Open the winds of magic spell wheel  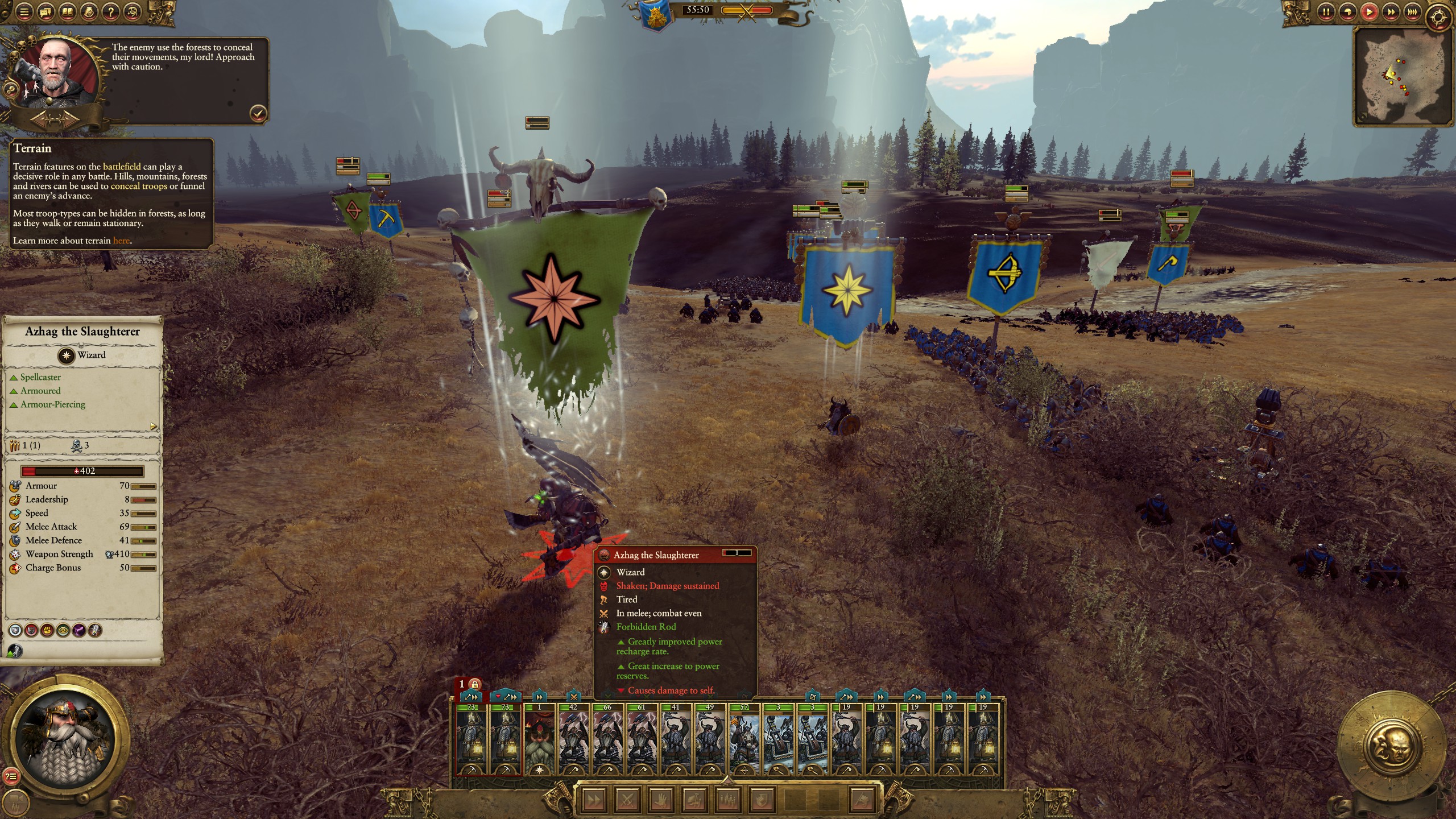pyautogui.click(x=1392, y=745)
